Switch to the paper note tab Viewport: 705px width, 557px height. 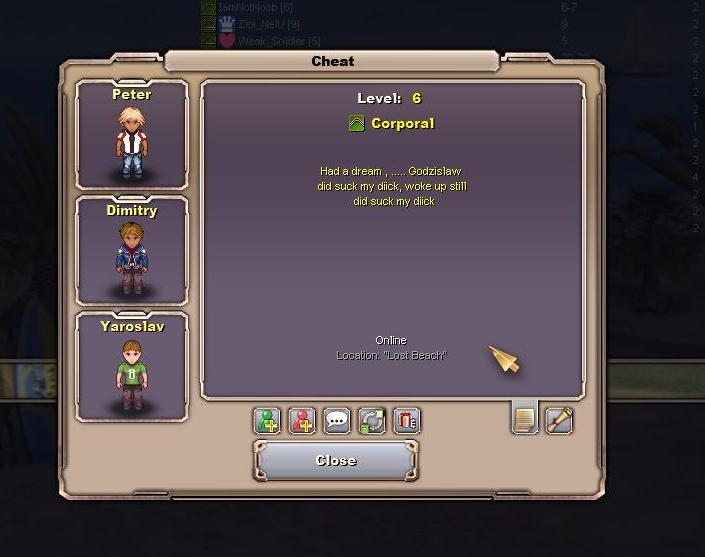click(525, 420)
